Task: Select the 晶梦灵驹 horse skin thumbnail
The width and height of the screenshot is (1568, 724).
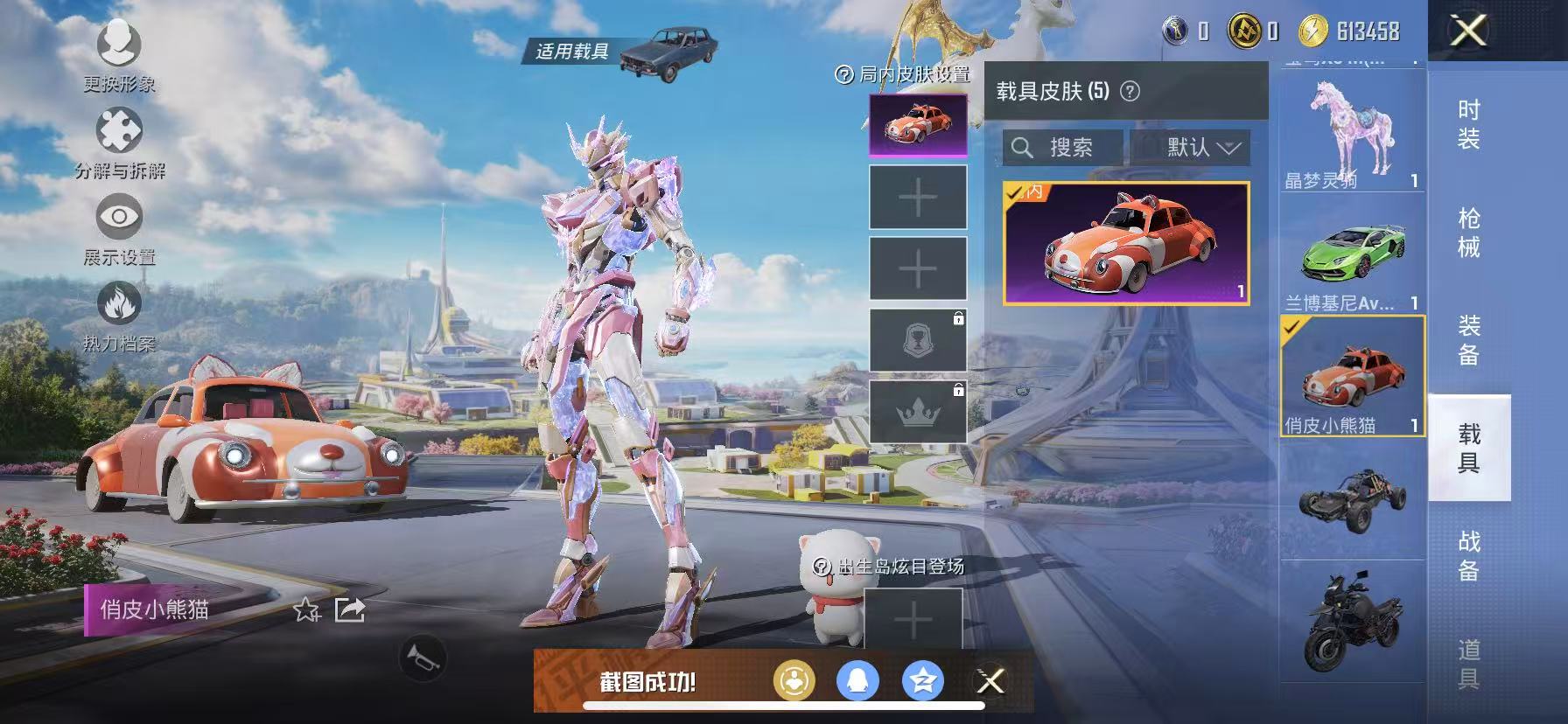Action: pyautogui.click(x=1350, y=131)
